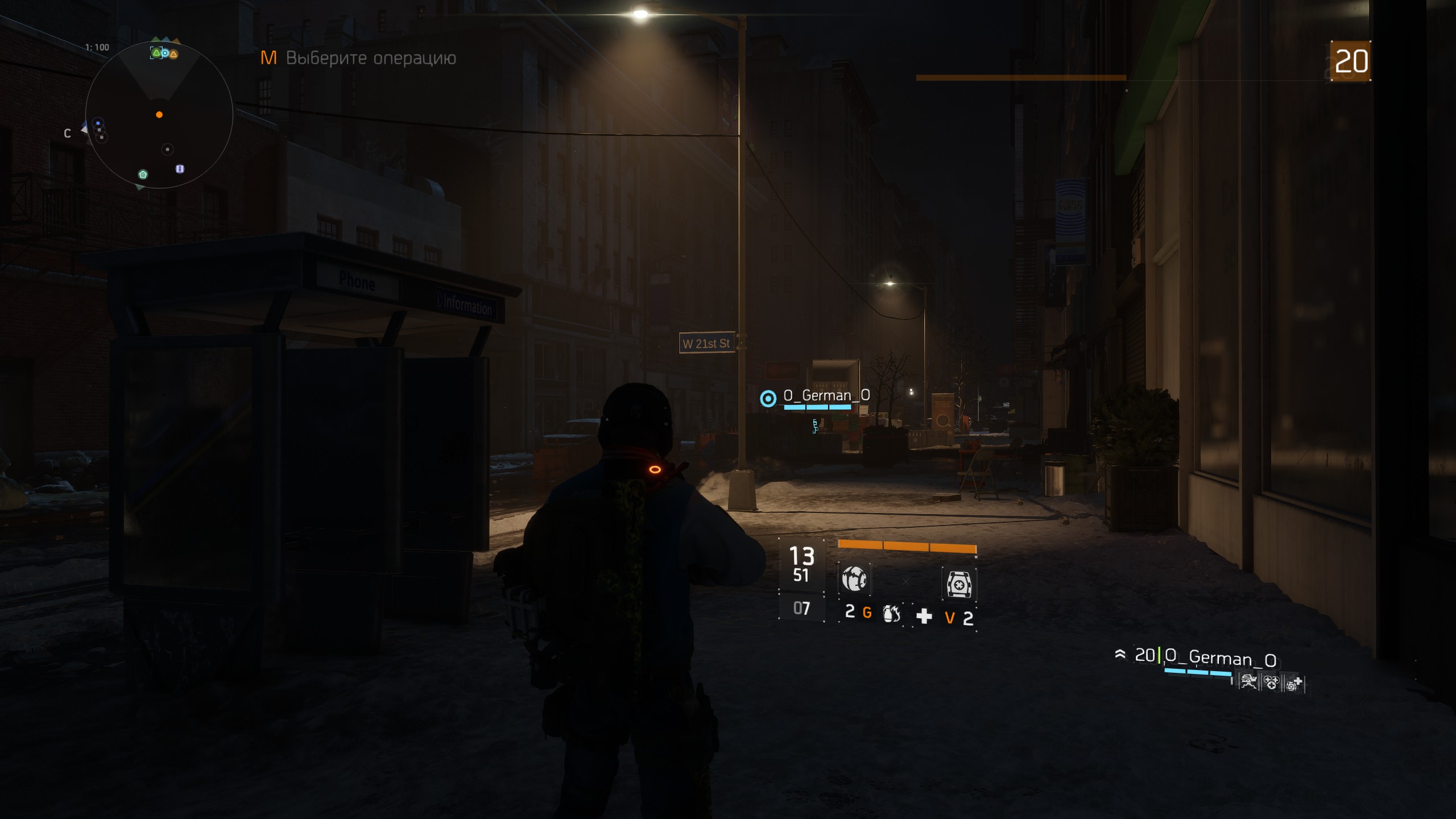This screenshot has height=819, width=1456.
Task: Select the teal pentagon marker on minimap
Action: 143,174
